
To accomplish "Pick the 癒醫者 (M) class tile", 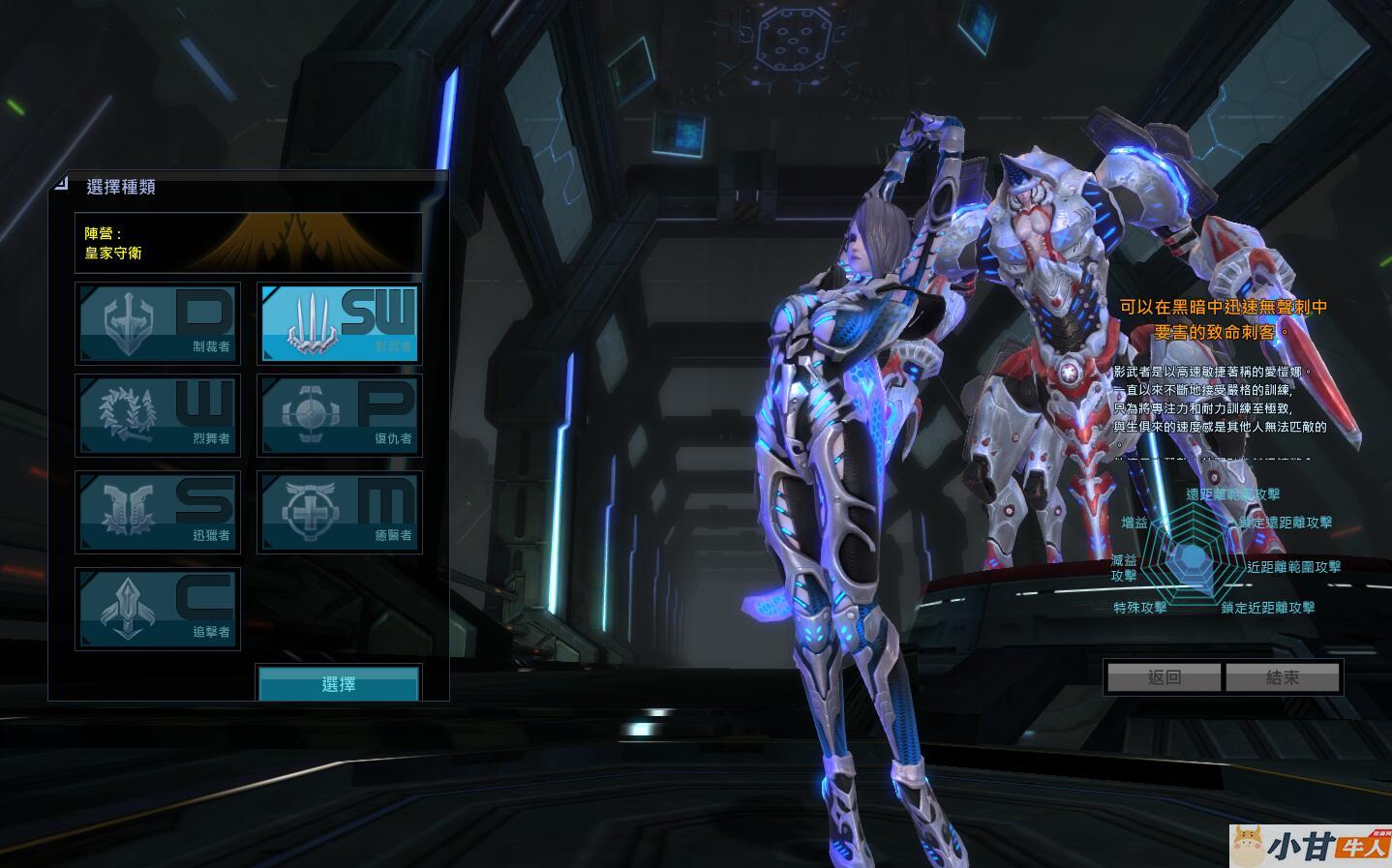I will click(x=339, y=512).
